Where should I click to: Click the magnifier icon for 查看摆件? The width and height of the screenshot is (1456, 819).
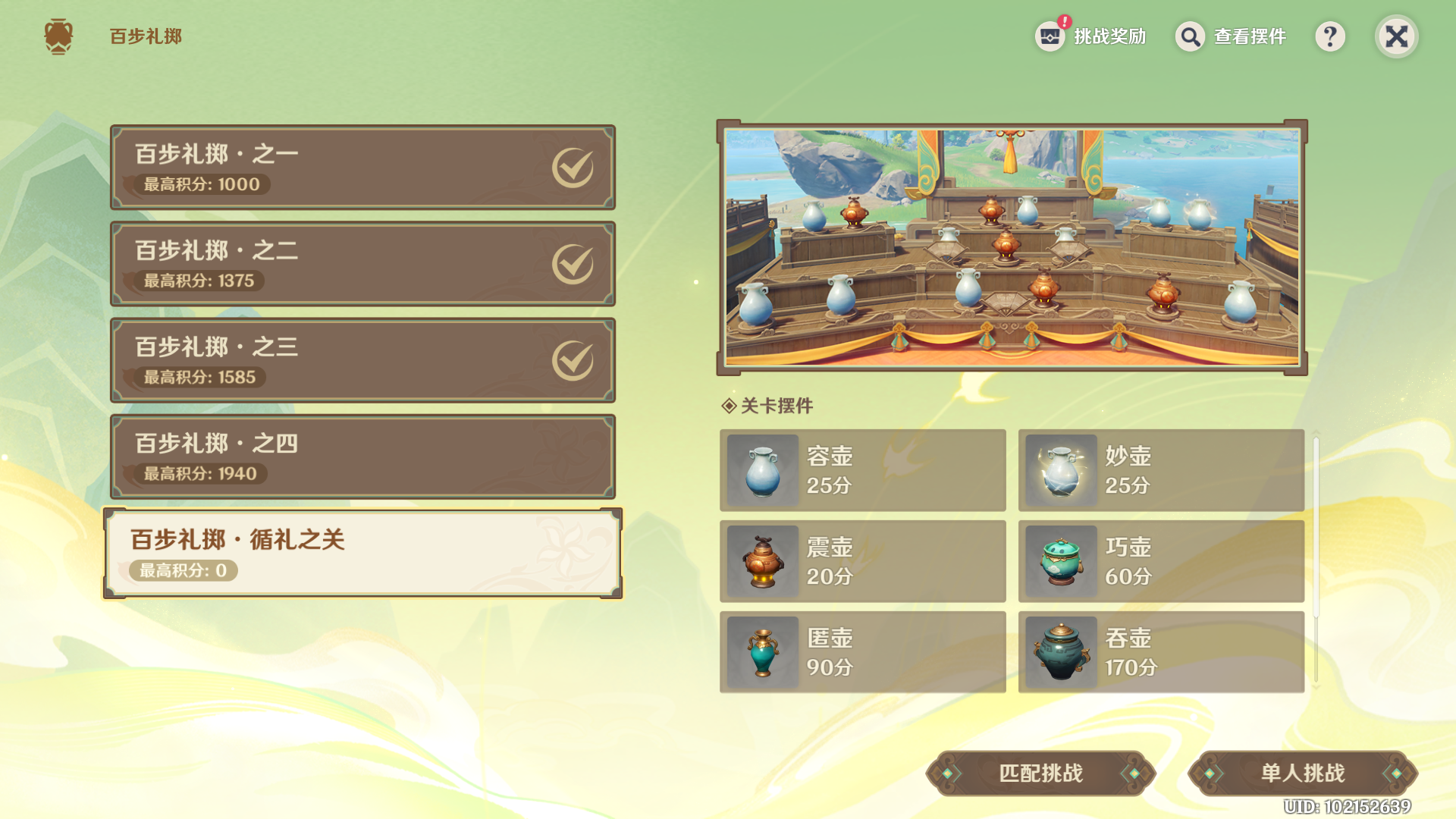pyautogui.click(x=1189, y=36)
